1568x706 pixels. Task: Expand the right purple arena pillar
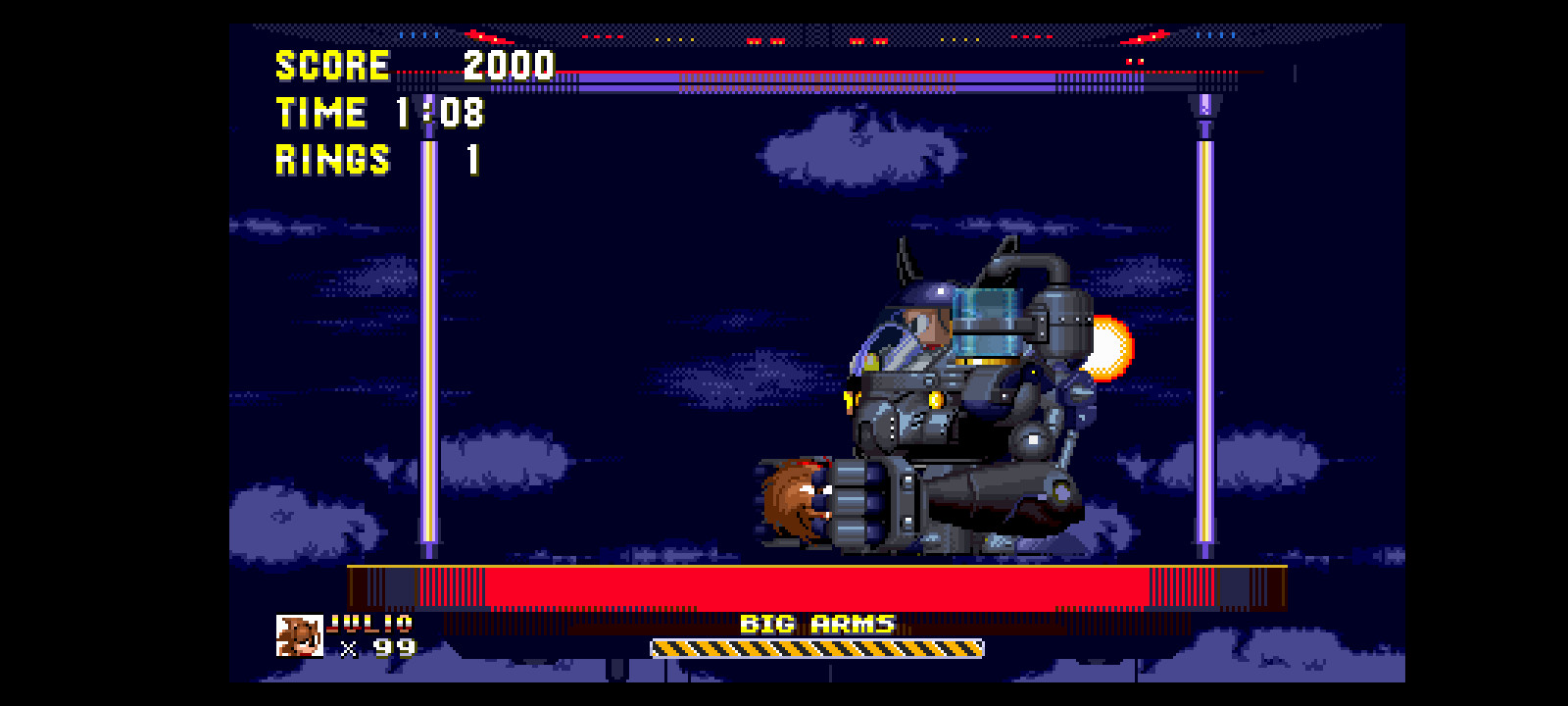(x=1203, y=343)
